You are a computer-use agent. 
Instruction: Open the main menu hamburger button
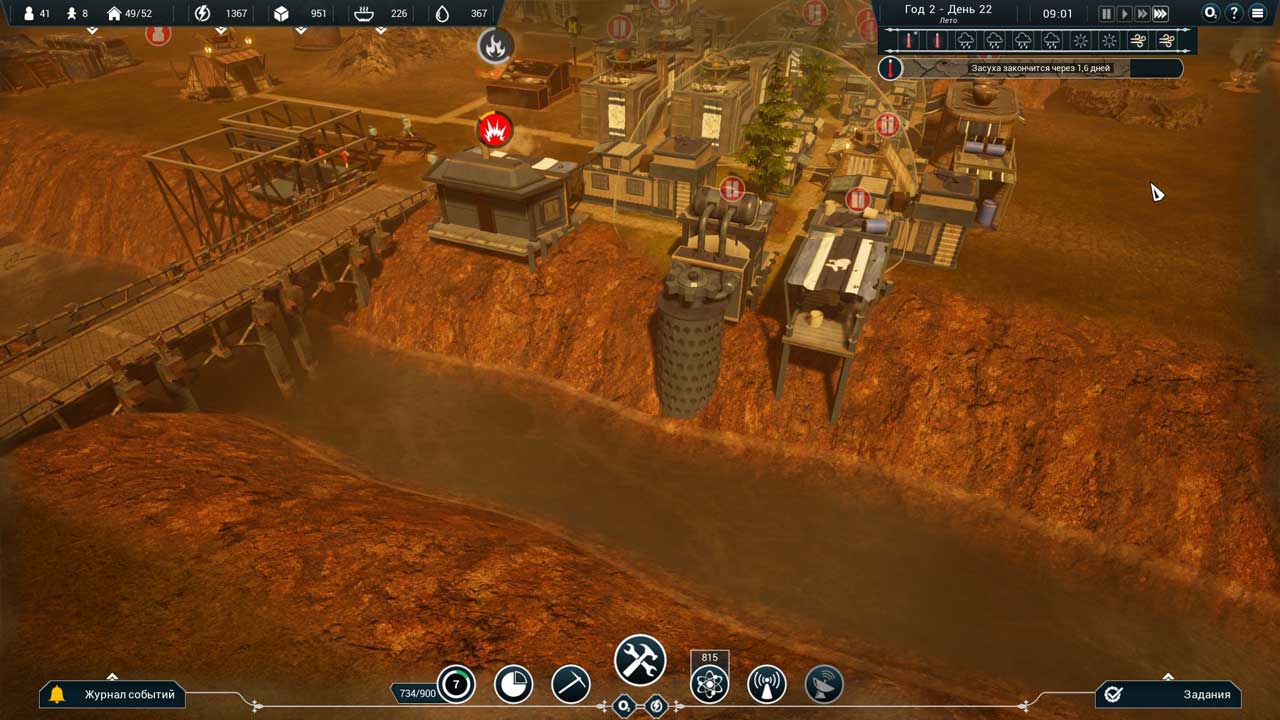point(1257,14)
